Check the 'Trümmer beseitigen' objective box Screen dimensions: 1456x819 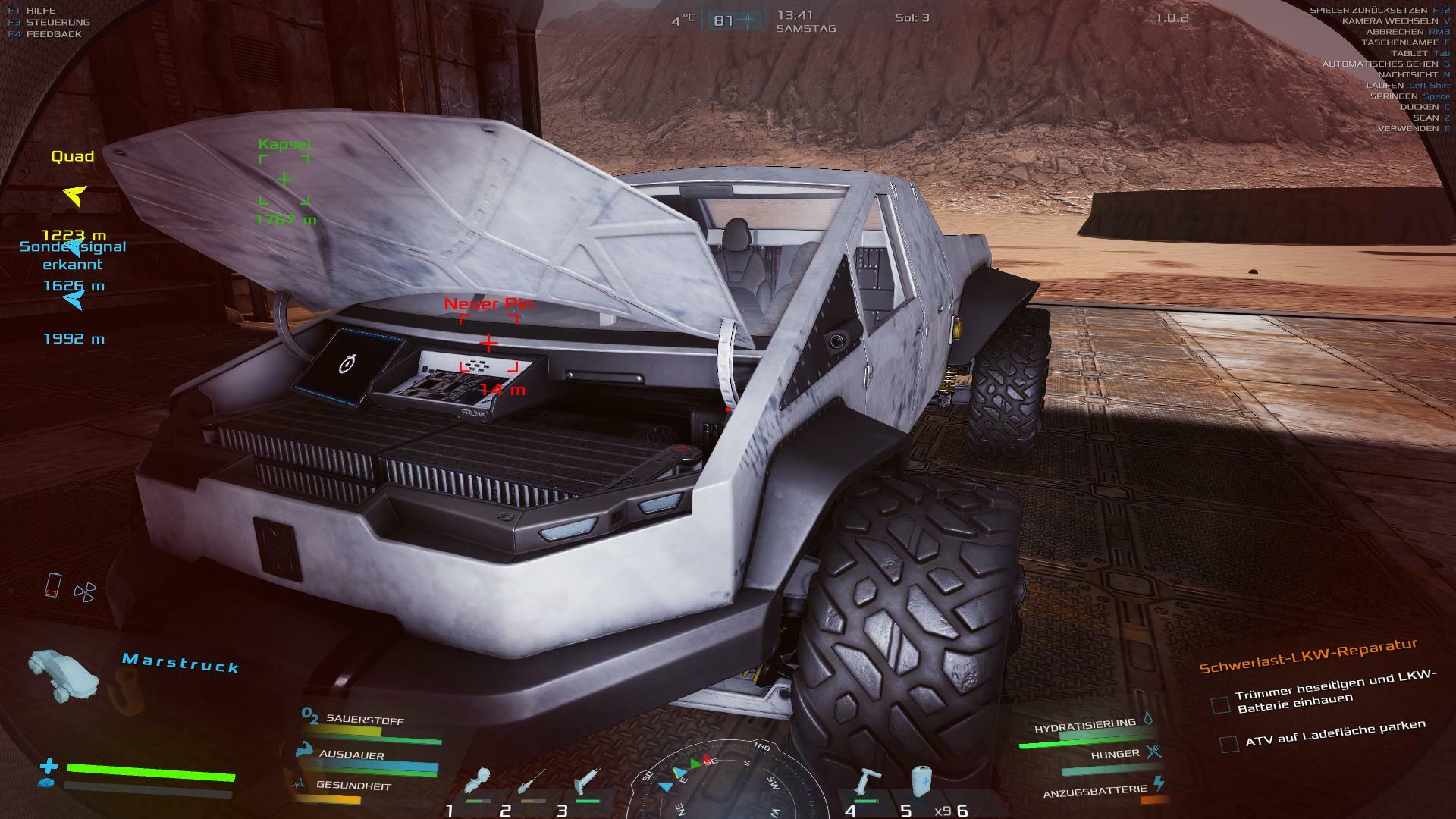pyautogui.click(x=1220, y=705)
